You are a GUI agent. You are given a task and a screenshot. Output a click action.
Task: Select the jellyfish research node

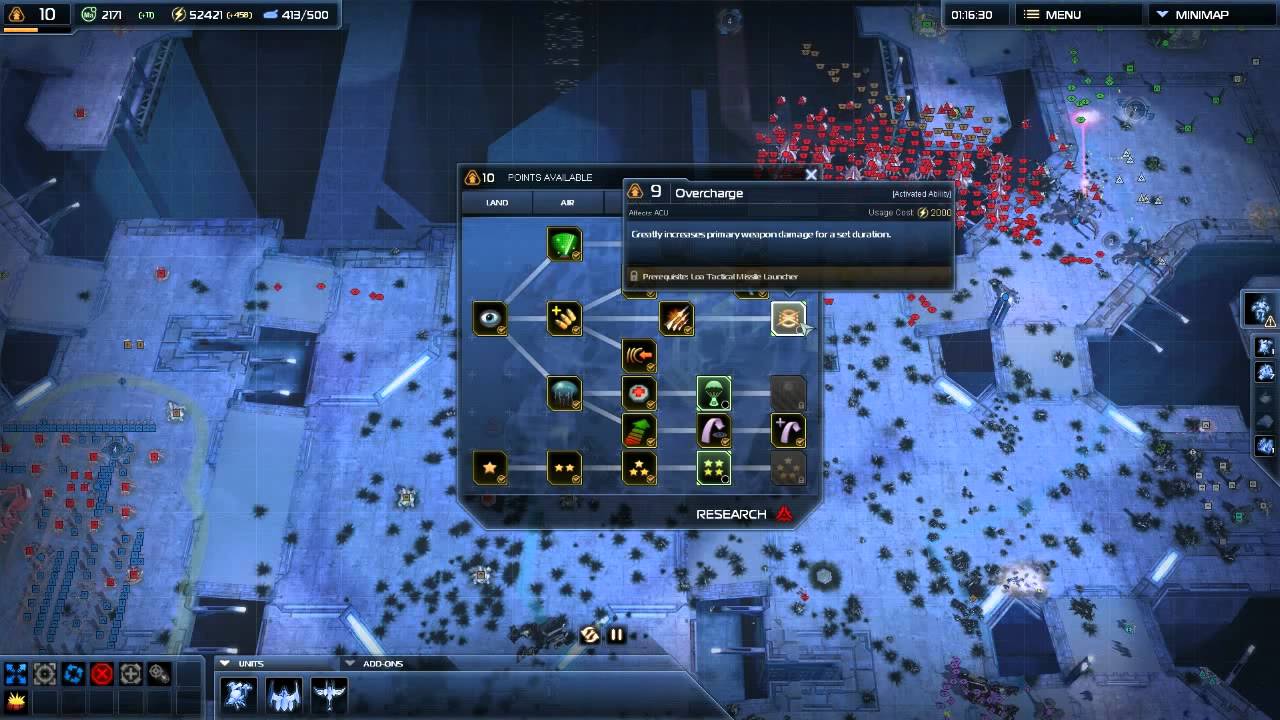tap(564, 393)
